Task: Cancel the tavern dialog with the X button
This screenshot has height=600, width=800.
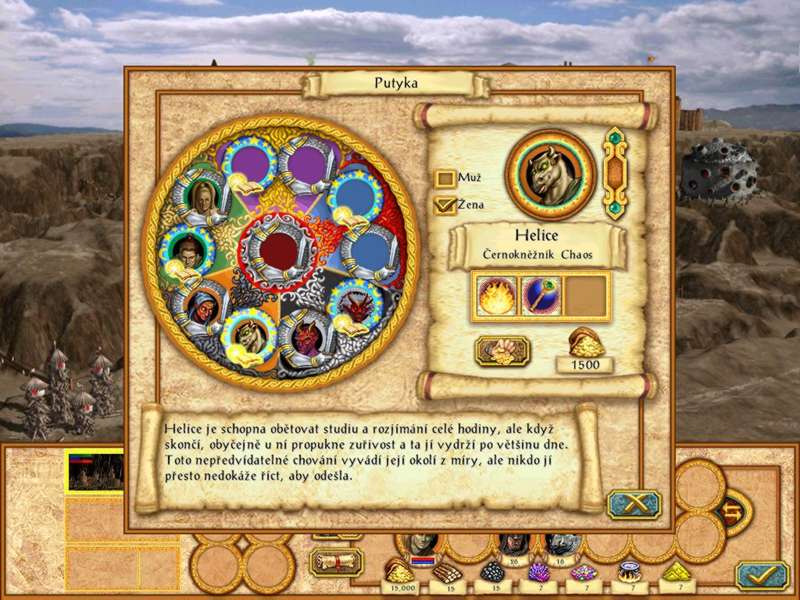Action: pos(633,504)
